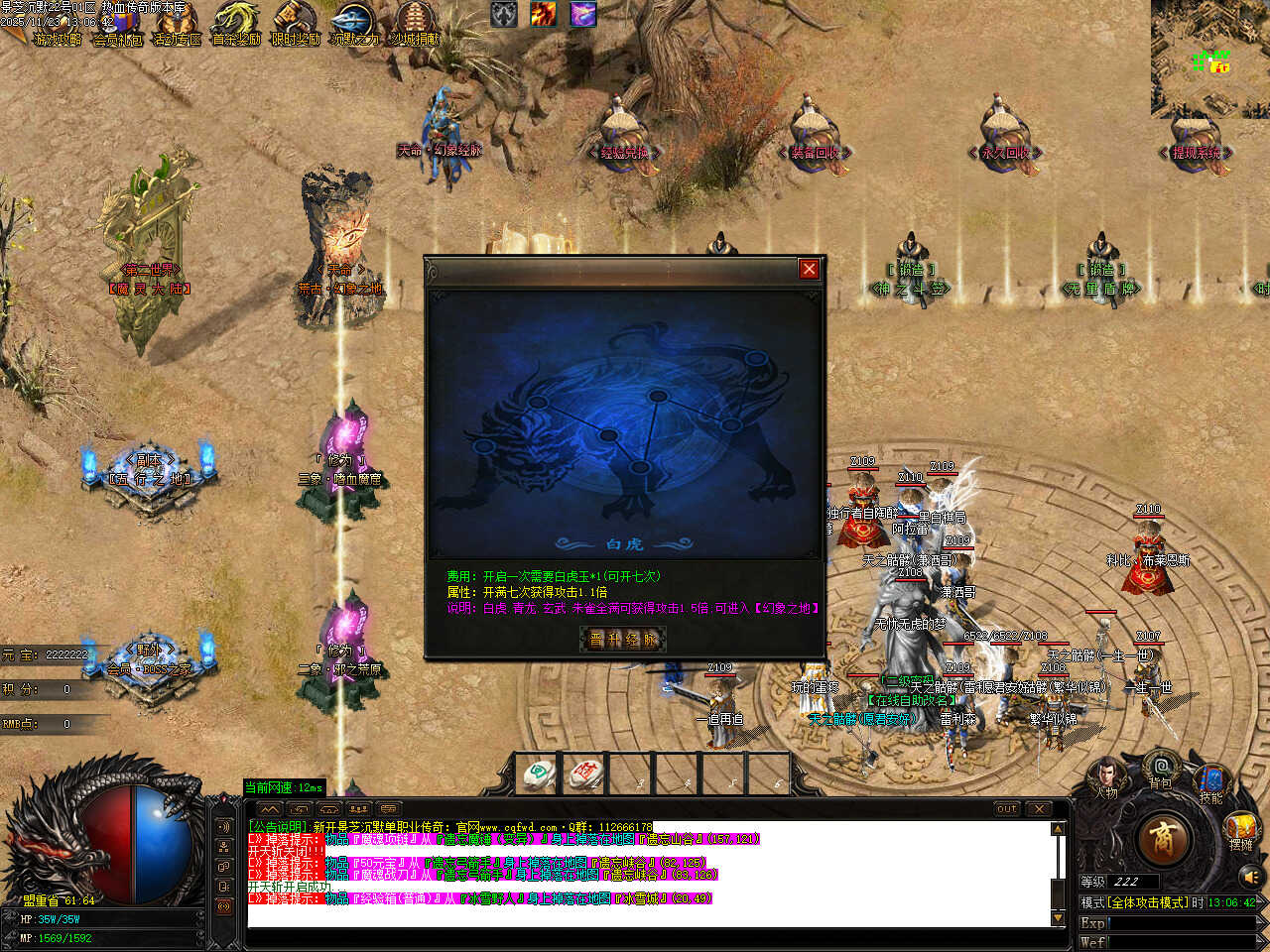Use the green 回 stone in hotbar

click(539, 773)
